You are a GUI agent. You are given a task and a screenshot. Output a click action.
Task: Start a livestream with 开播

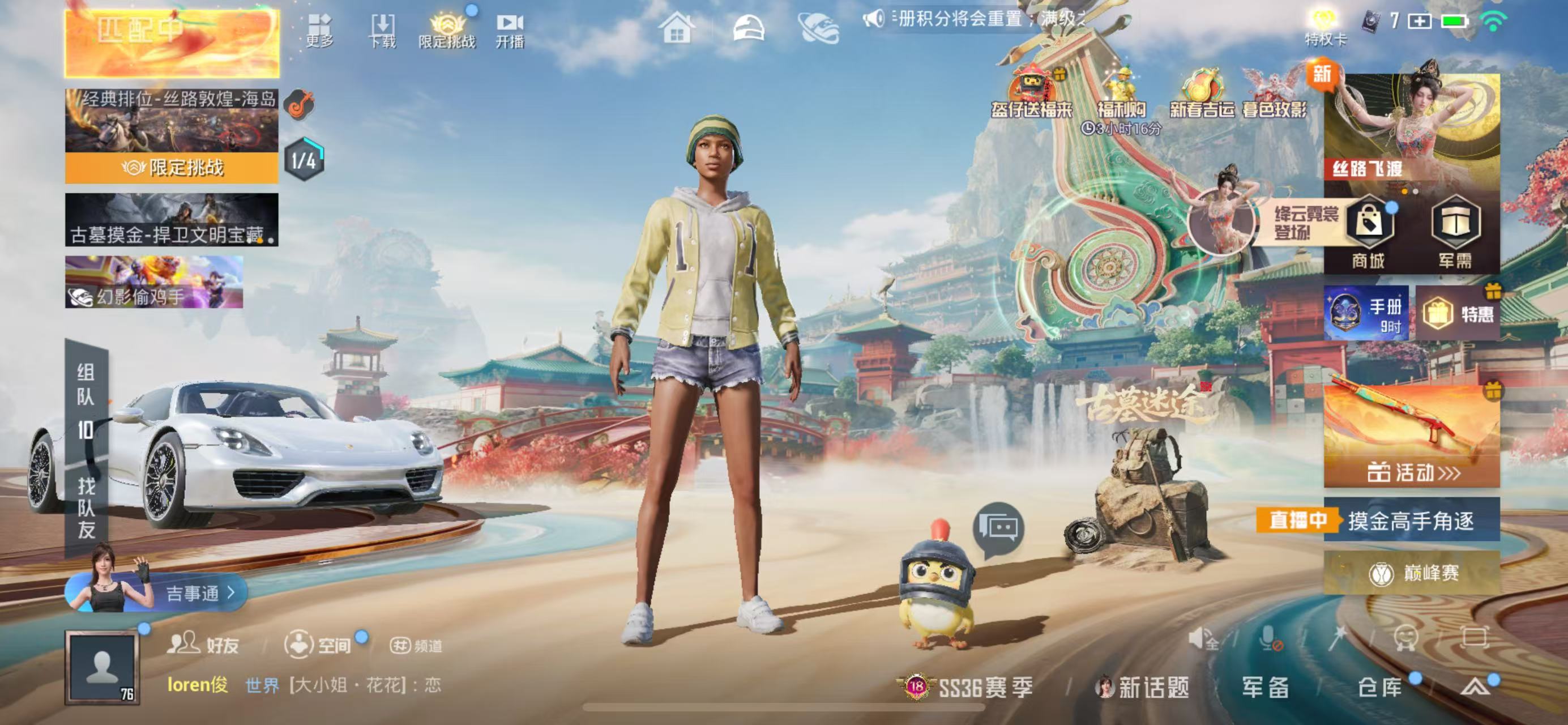tap(510, 31)
